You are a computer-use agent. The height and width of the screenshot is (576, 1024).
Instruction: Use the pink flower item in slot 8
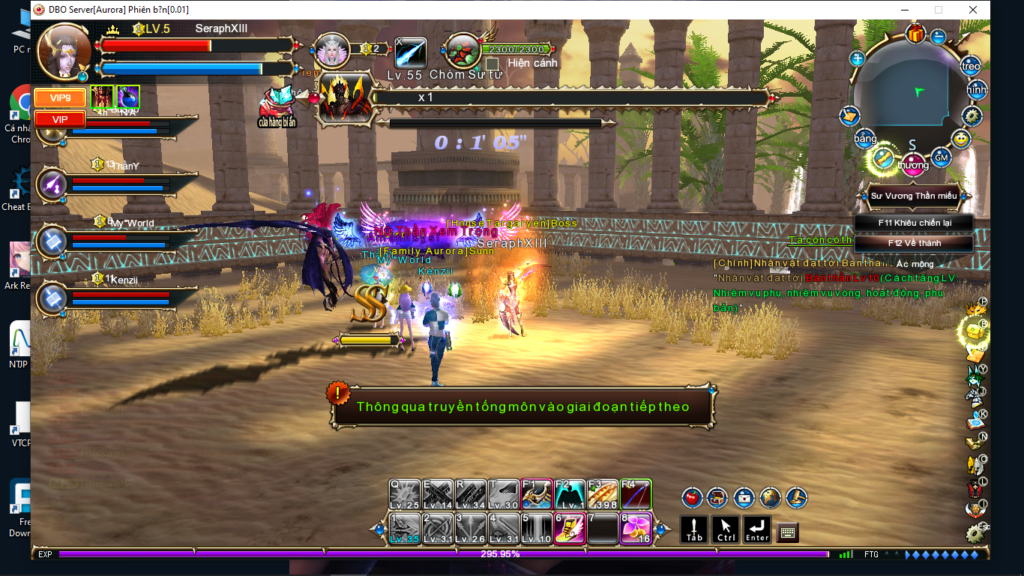pyautogui.click(x=635, y=527)
